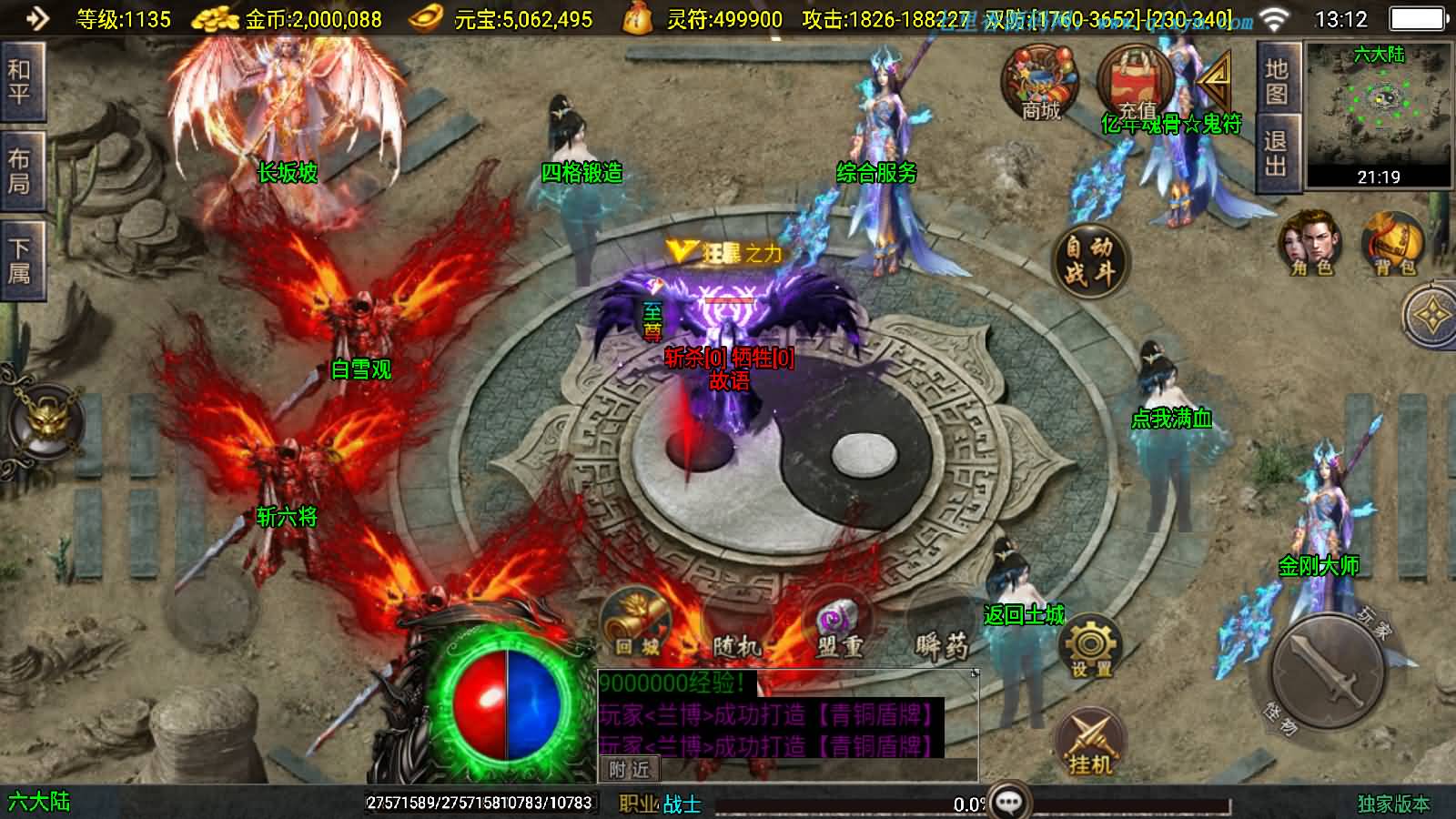The image size is (1456, 819).
Task: Open the 布局 layout panel
Action: point(20,171)
